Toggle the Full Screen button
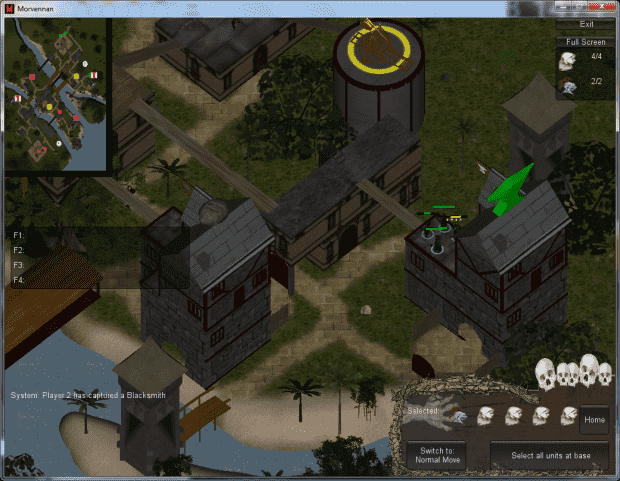Screen dimensions: 620x481 (x=586, y=42)
